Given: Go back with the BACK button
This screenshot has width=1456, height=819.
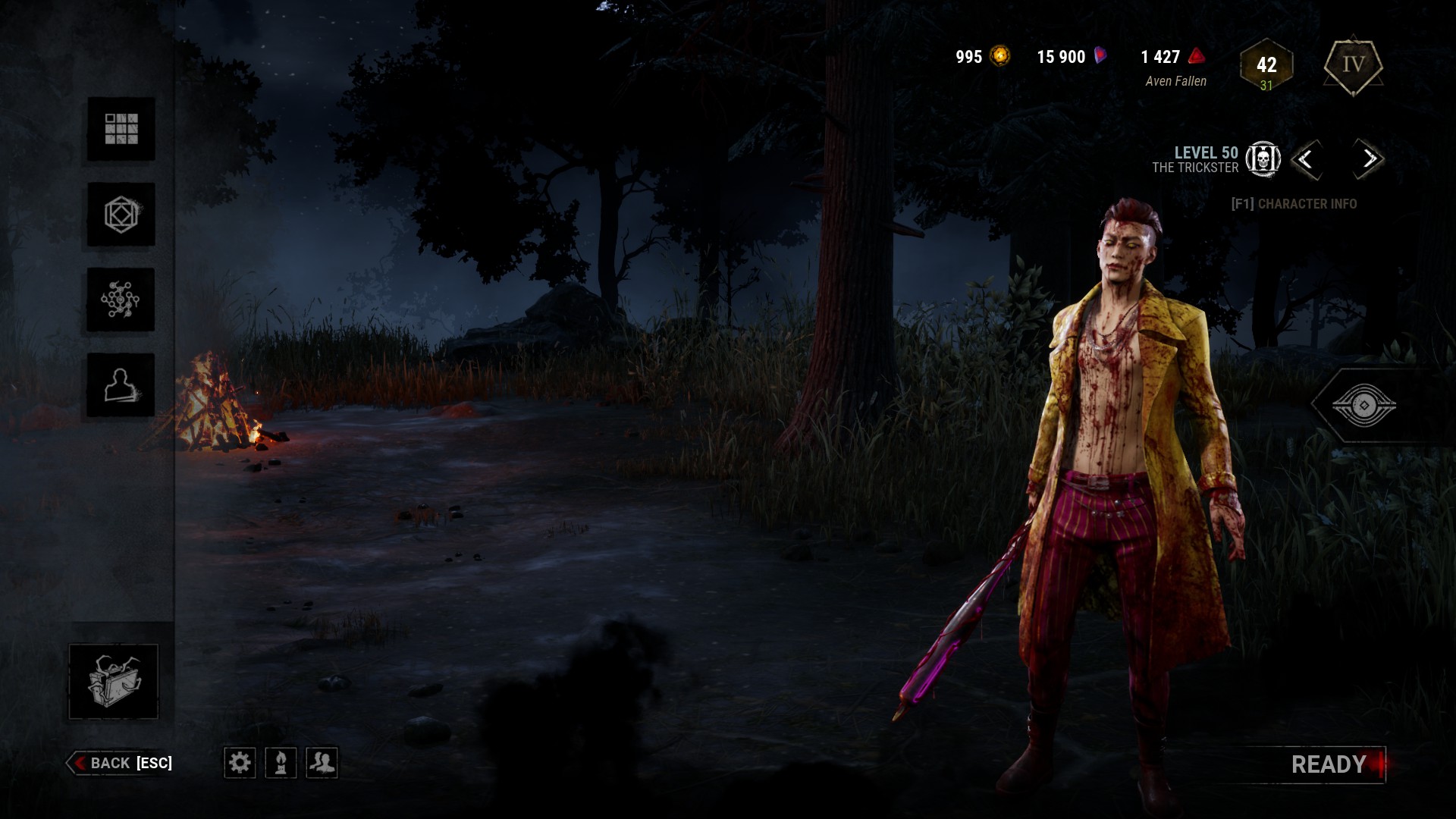Looking at the screenshot, I should [x=121, y=763].
